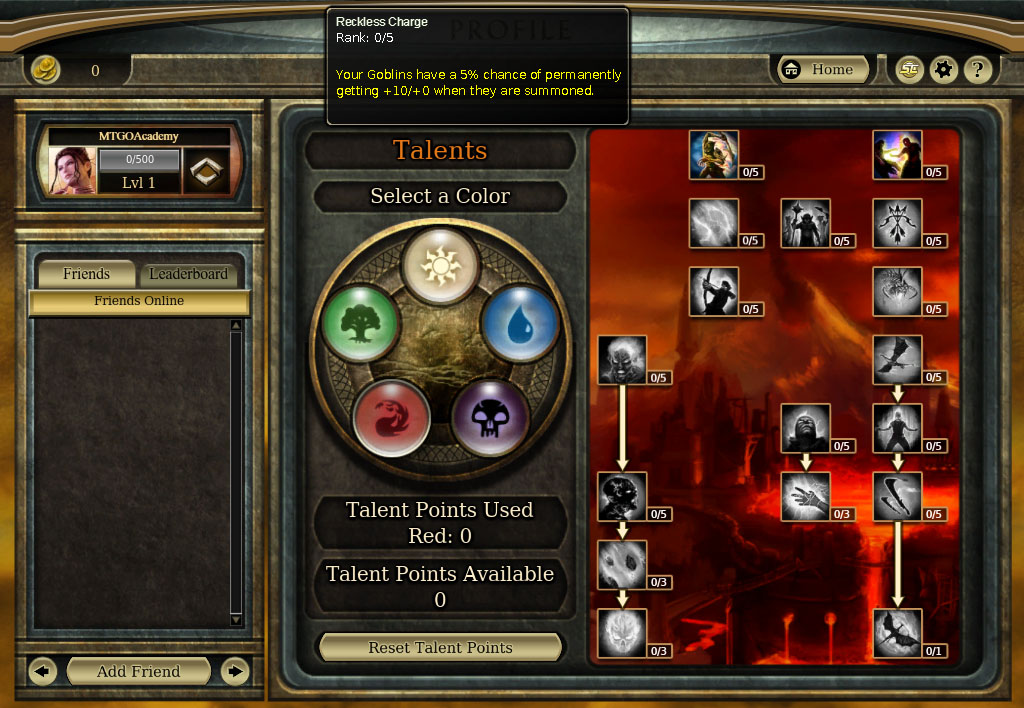Choose the black skull mana color
The width and height of the screenshot is (1024, 708).
[x=490, y=416]
